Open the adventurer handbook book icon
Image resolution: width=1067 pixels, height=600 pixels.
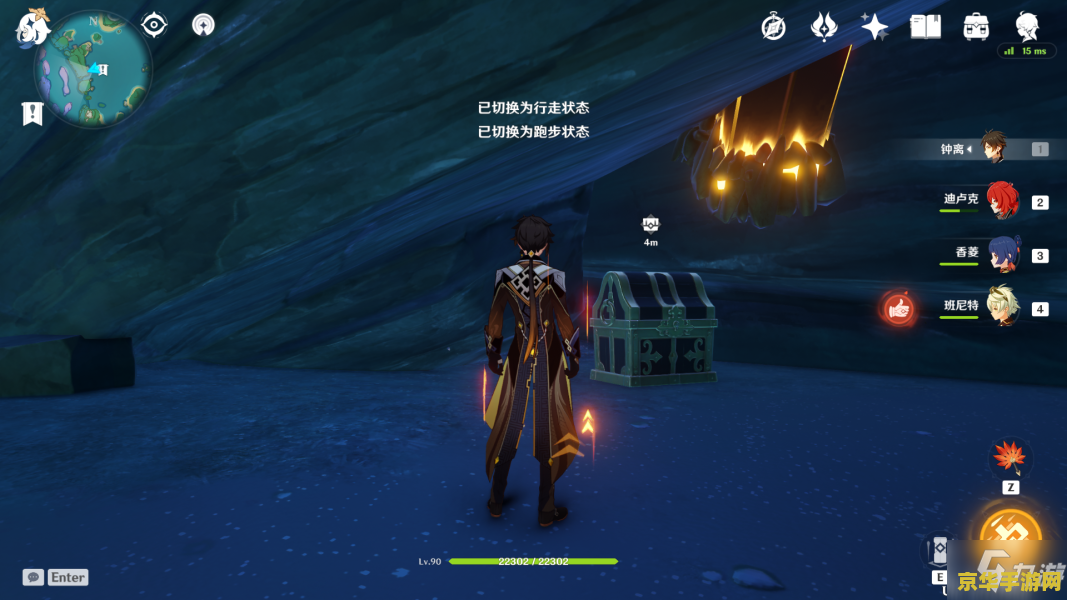coord(925,27)
